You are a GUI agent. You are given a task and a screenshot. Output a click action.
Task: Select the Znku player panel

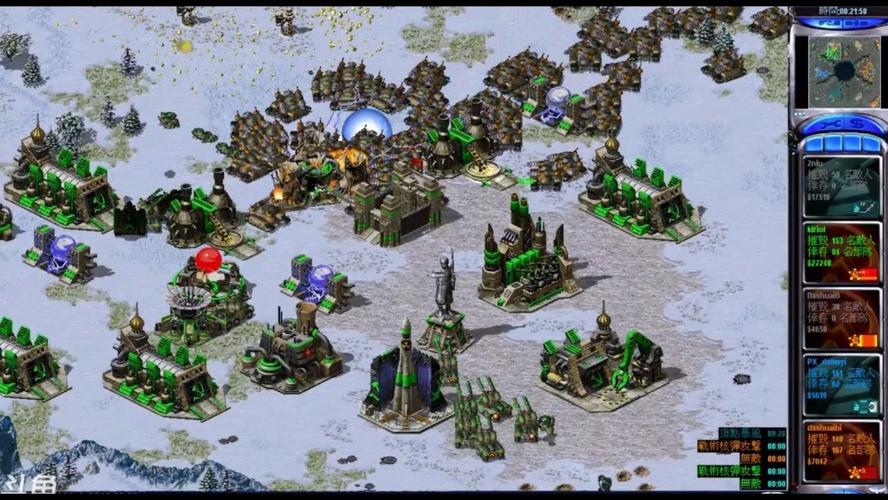pos(842,185)
